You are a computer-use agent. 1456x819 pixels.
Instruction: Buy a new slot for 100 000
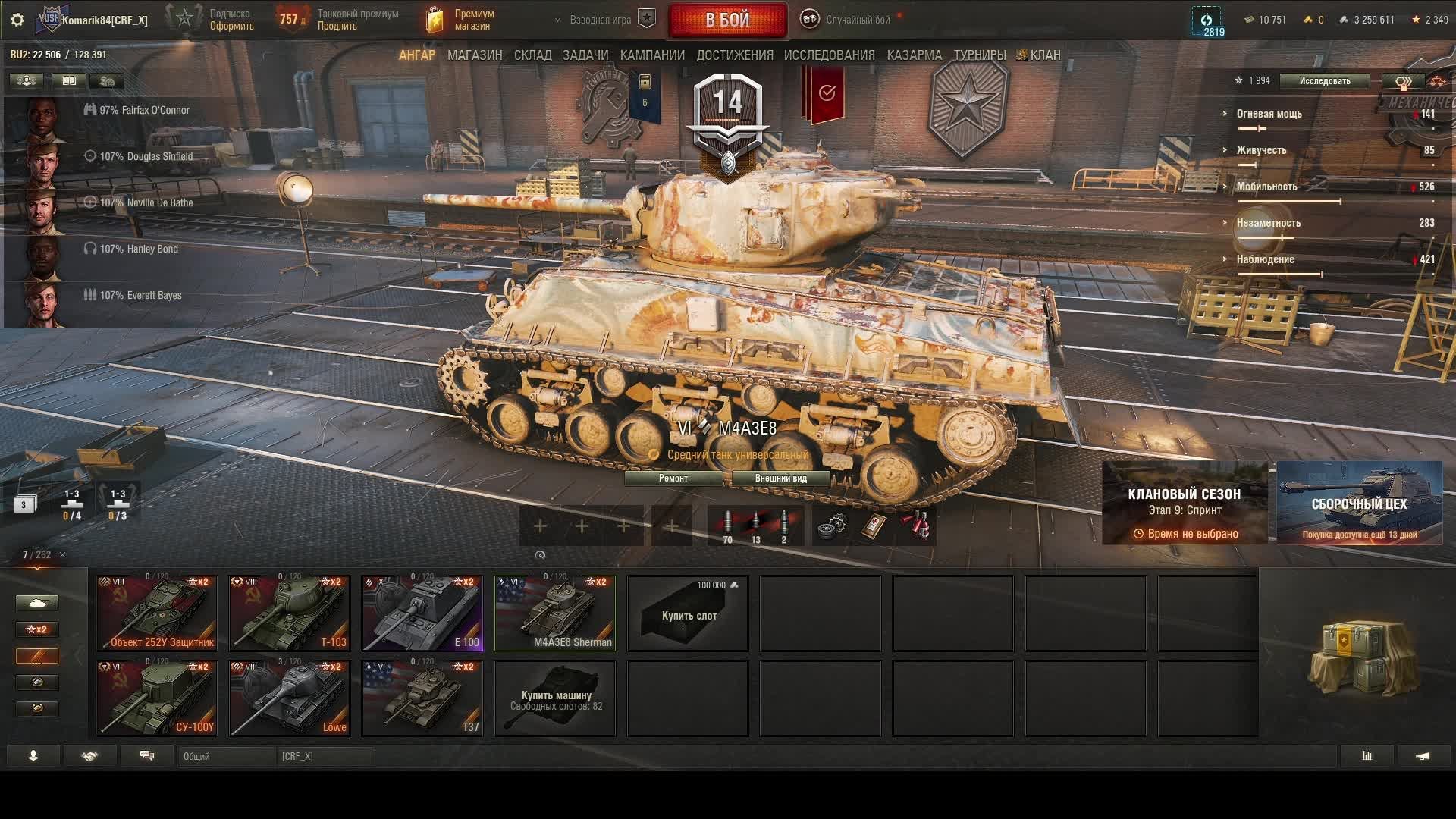click(x=688, y=613)
